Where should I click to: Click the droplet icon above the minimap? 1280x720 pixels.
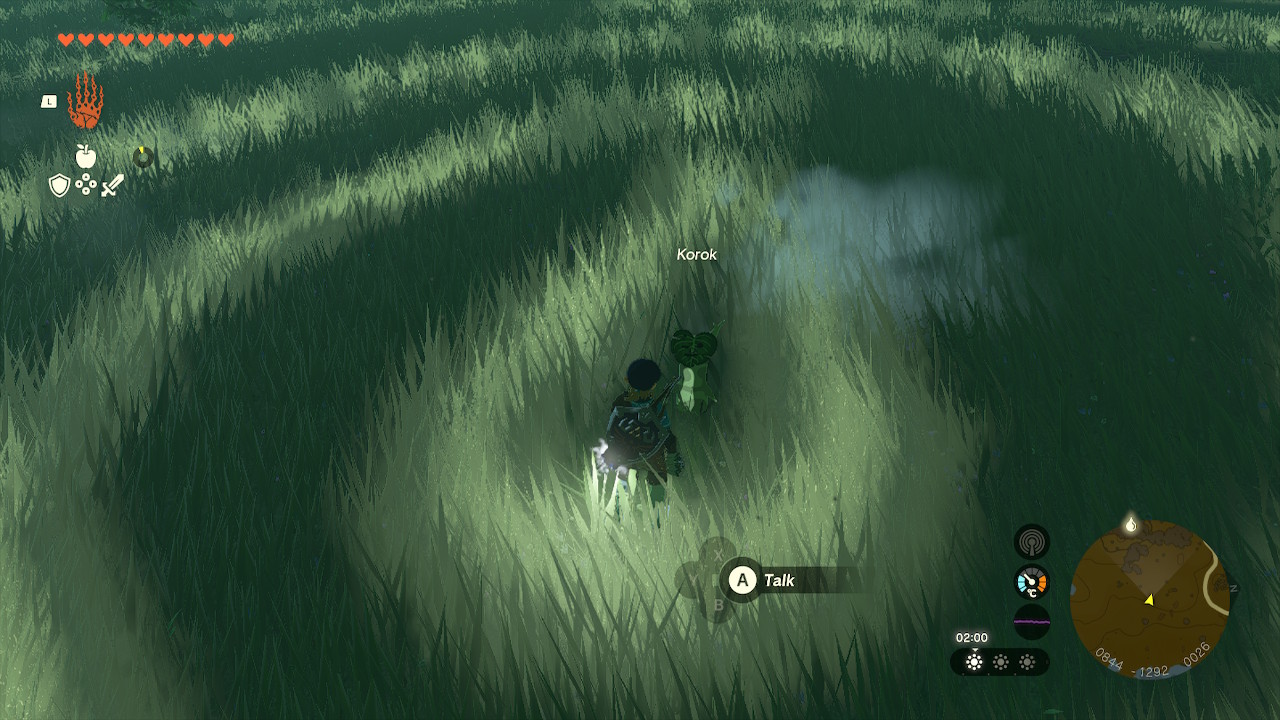coord(1128,522)
